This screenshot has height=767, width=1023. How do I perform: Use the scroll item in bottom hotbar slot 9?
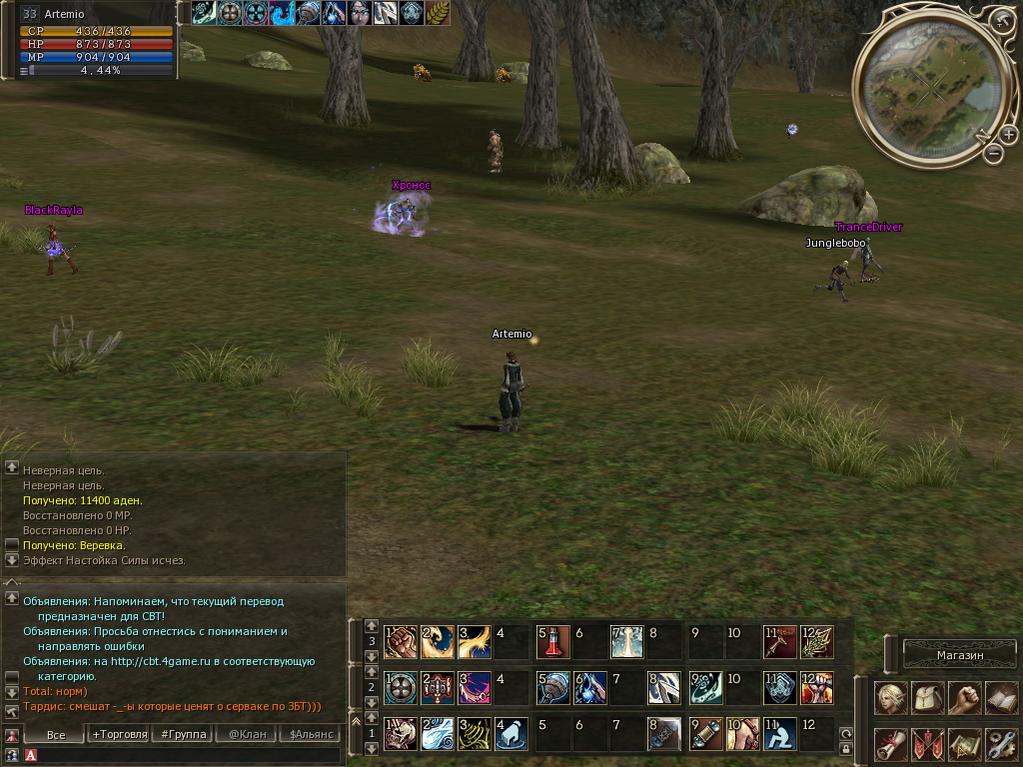tap(706, 733)
